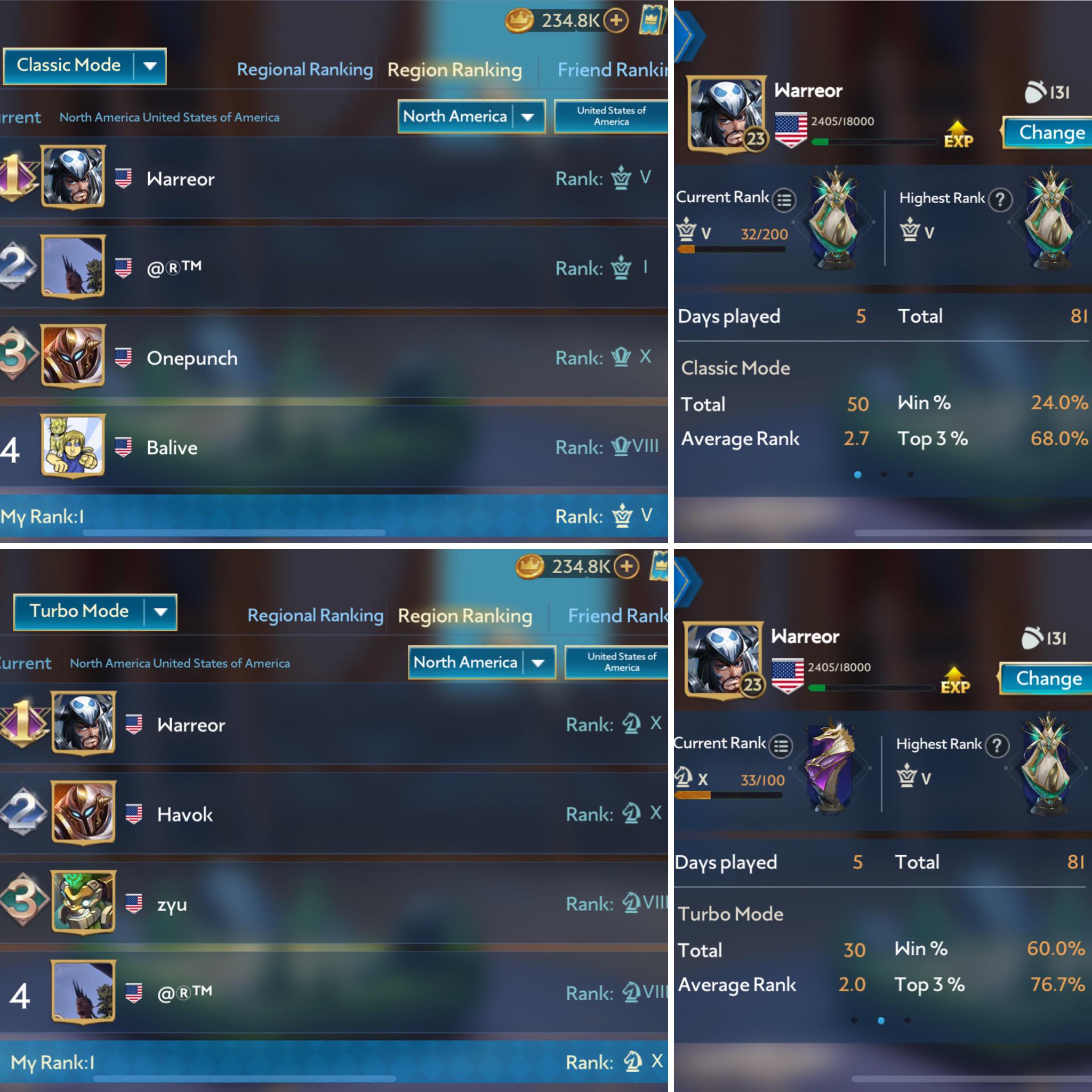Select the second pagination dot under Classic stats

tap(884, 475)
